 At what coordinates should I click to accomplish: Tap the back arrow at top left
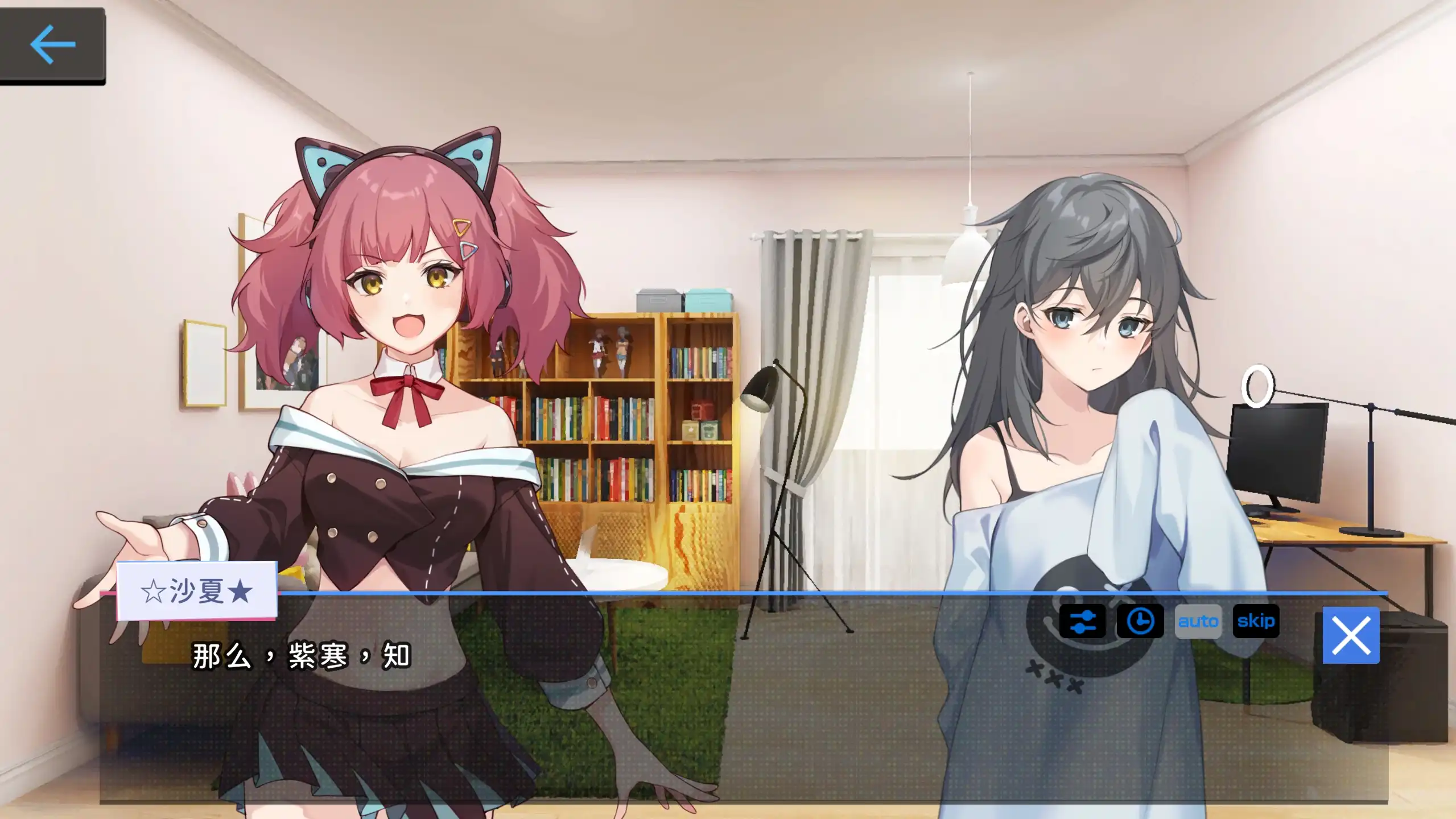[54, 44]
